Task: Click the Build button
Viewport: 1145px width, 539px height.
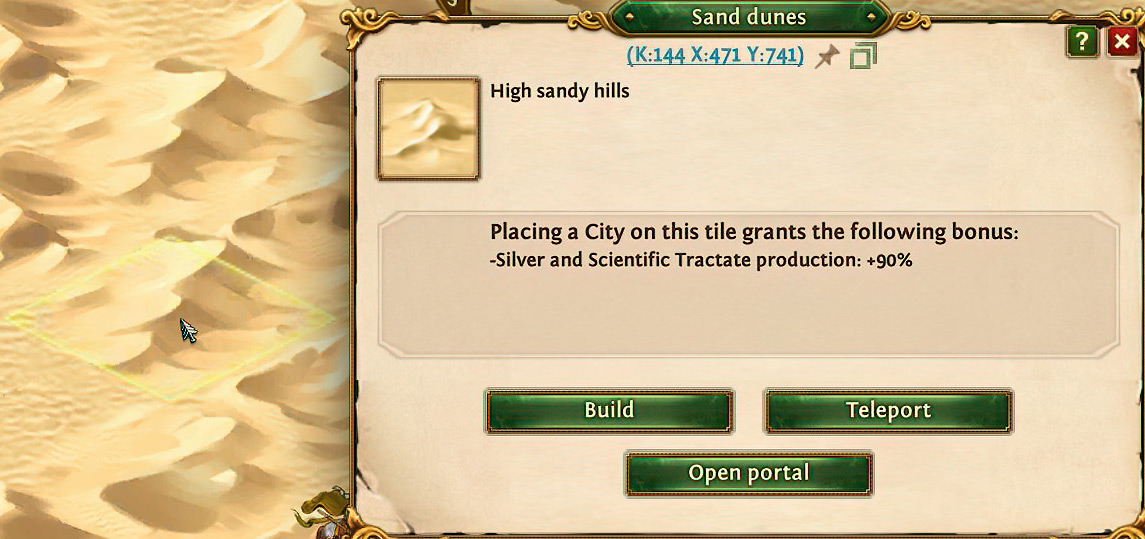Action: [609, 411]
